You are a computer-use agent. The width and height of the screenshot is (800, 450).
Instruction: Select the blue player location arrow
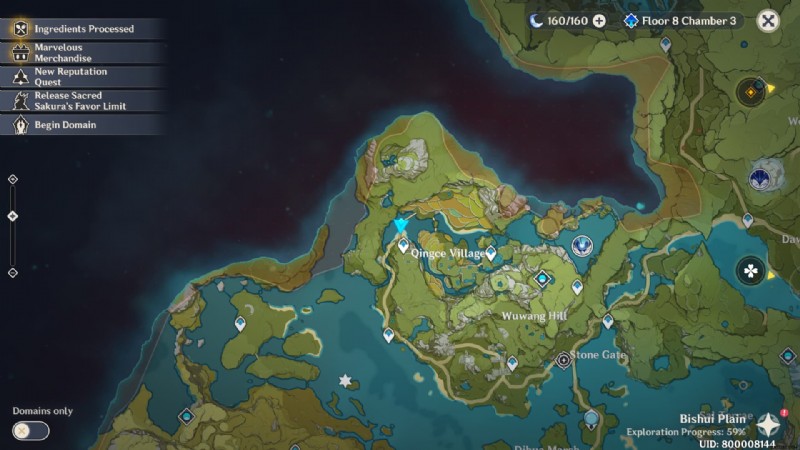click(401, 226)
